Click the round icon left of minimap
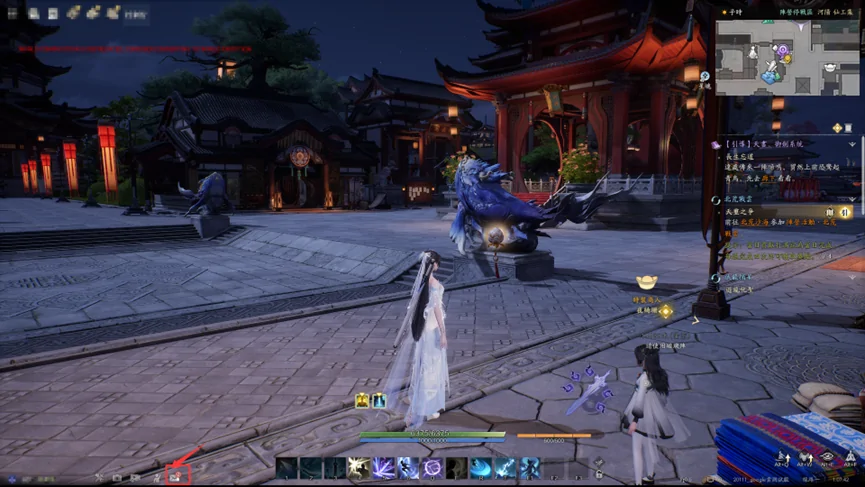 point(706,77)
